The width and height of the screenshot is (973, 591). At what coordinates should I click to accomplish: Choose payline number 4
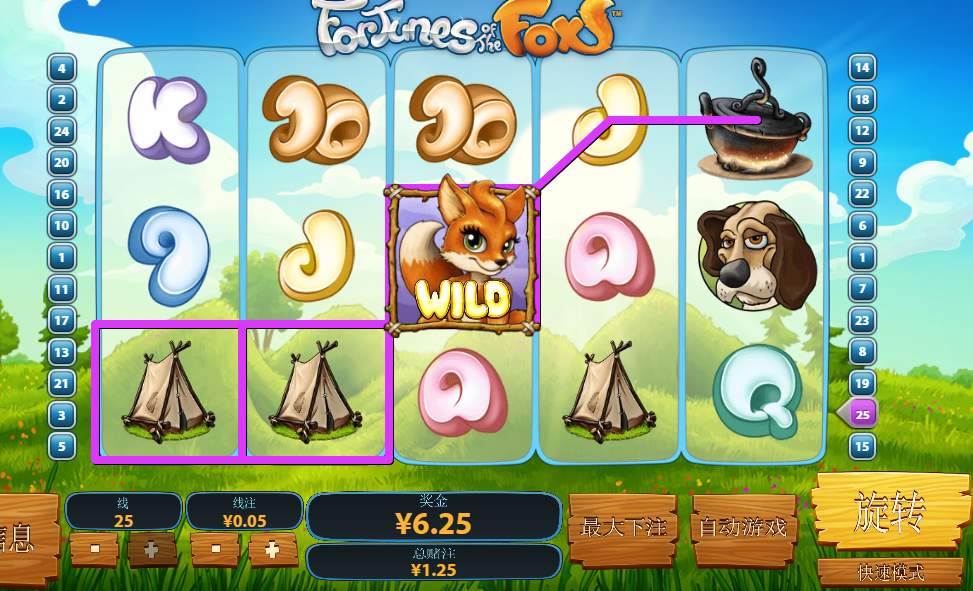[x=62, y=69]
